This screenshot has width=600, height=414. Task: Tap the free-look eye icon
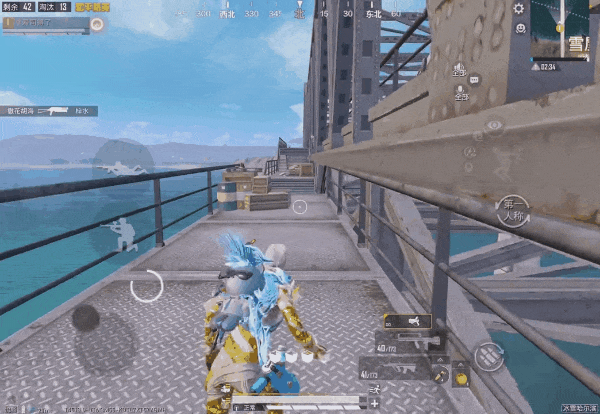pyautogui.click(x=493, y=125)
